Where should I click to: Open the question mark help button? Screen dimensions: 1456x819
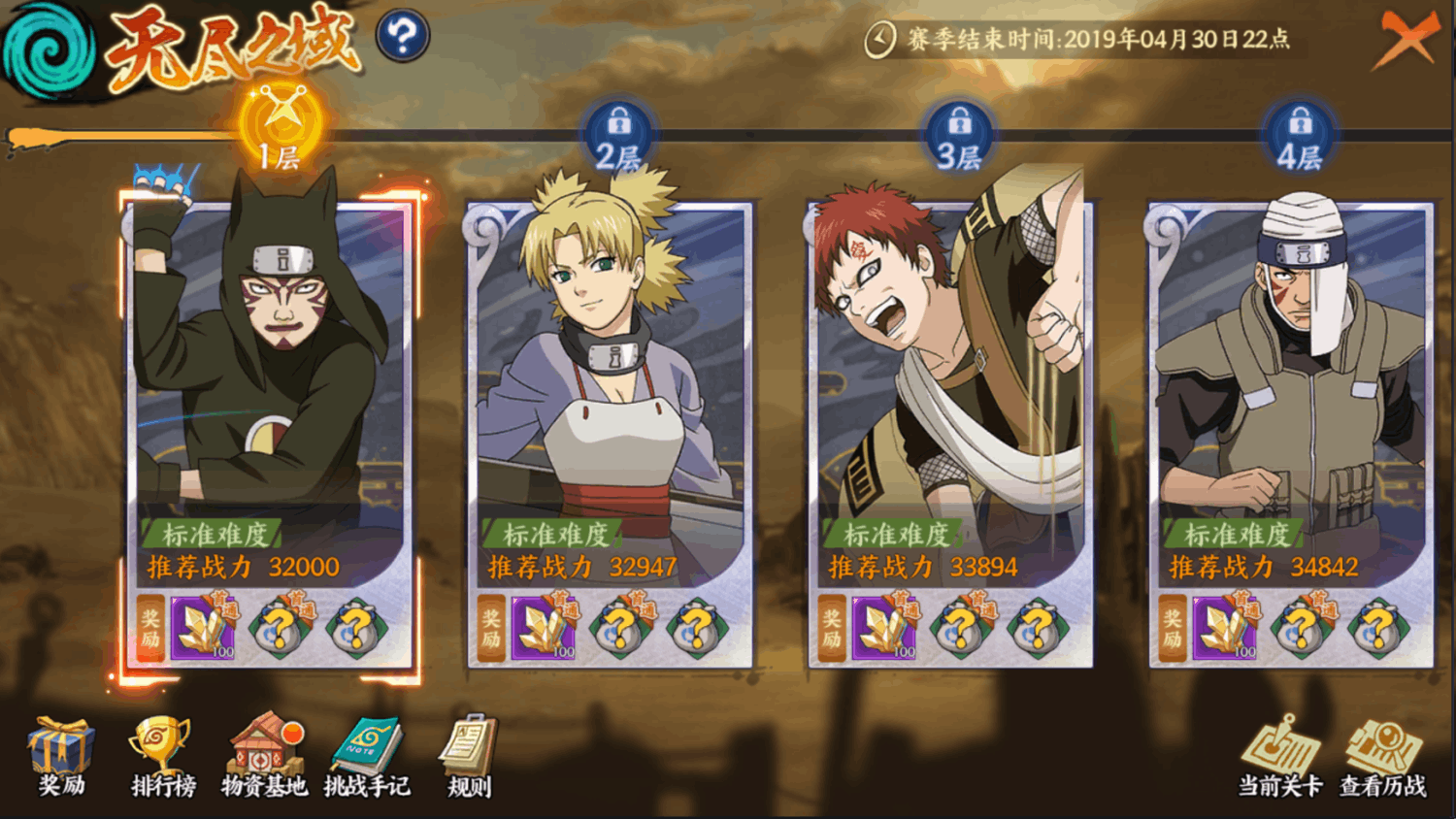click(402, 37)
